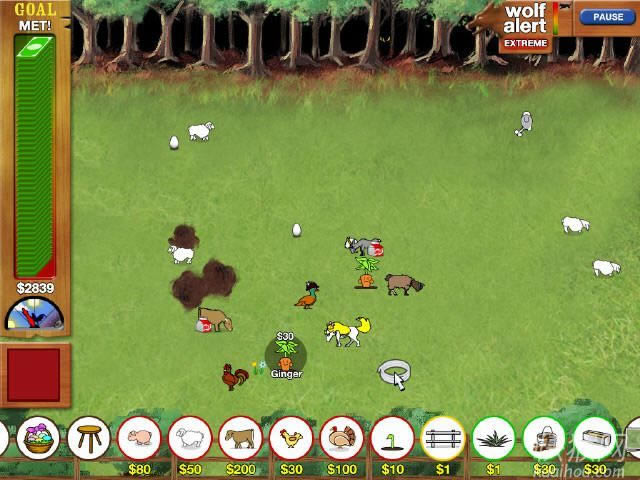Select the $10 green sprout item

coord(392,438)
